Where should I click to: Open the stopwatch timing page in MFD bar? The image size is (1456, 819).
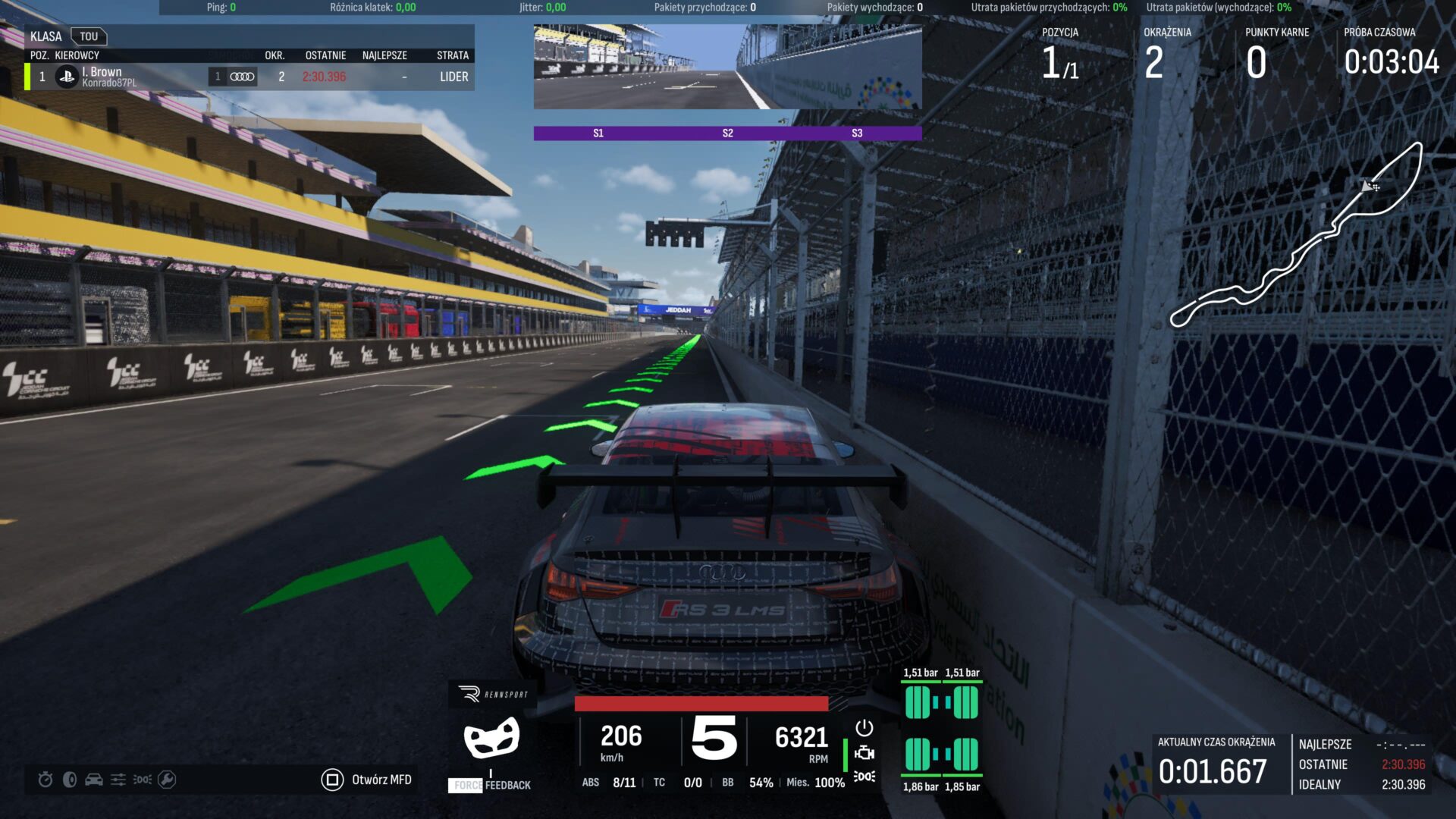point(45,780)
